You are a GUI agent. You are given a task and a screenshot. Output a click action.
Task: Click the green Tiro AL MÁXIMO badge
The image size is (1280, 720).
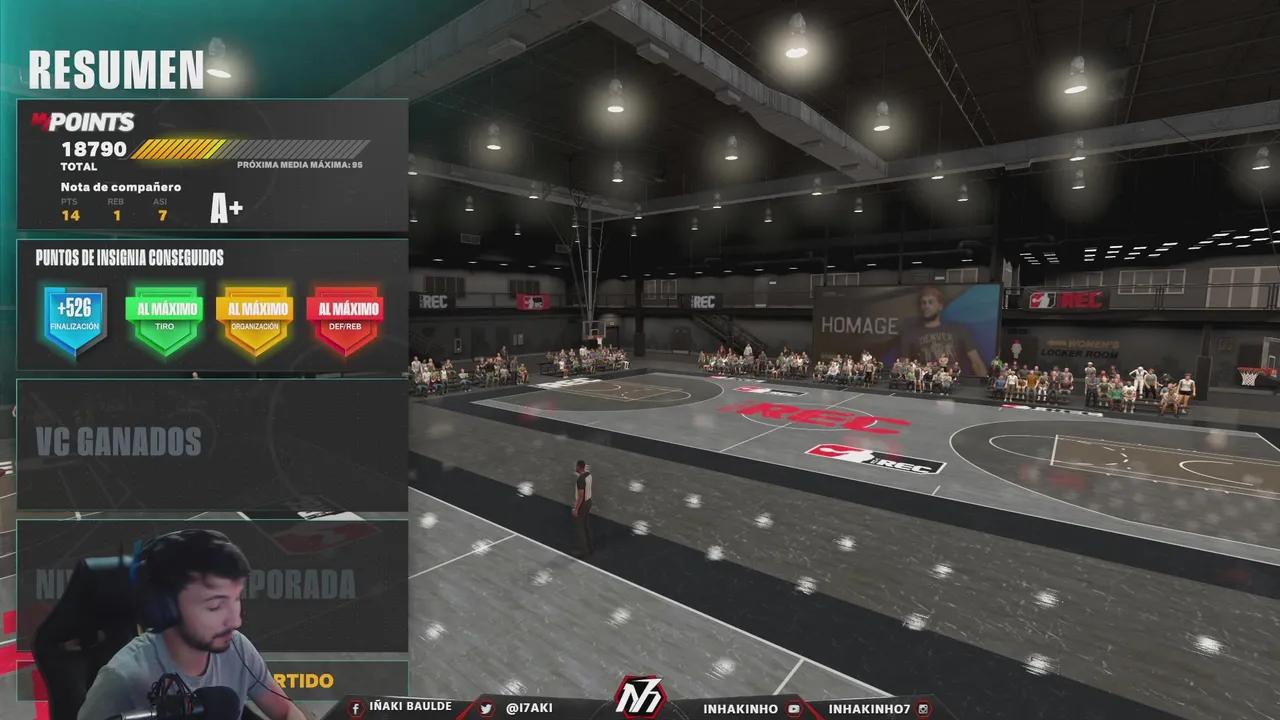point(164,317)
